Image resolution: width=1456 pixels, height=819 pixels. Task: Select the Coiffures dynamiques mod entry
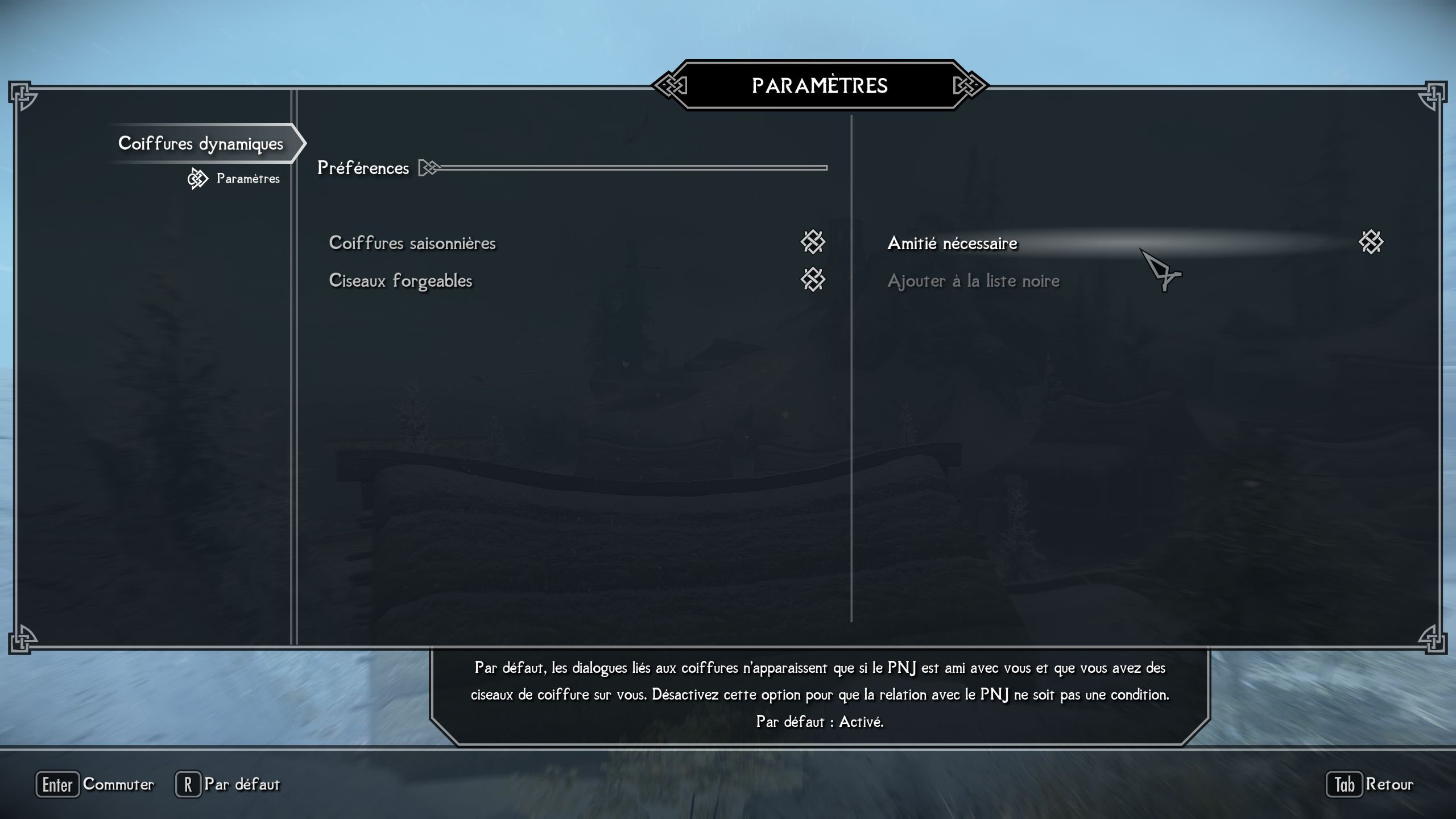point(200,143)
